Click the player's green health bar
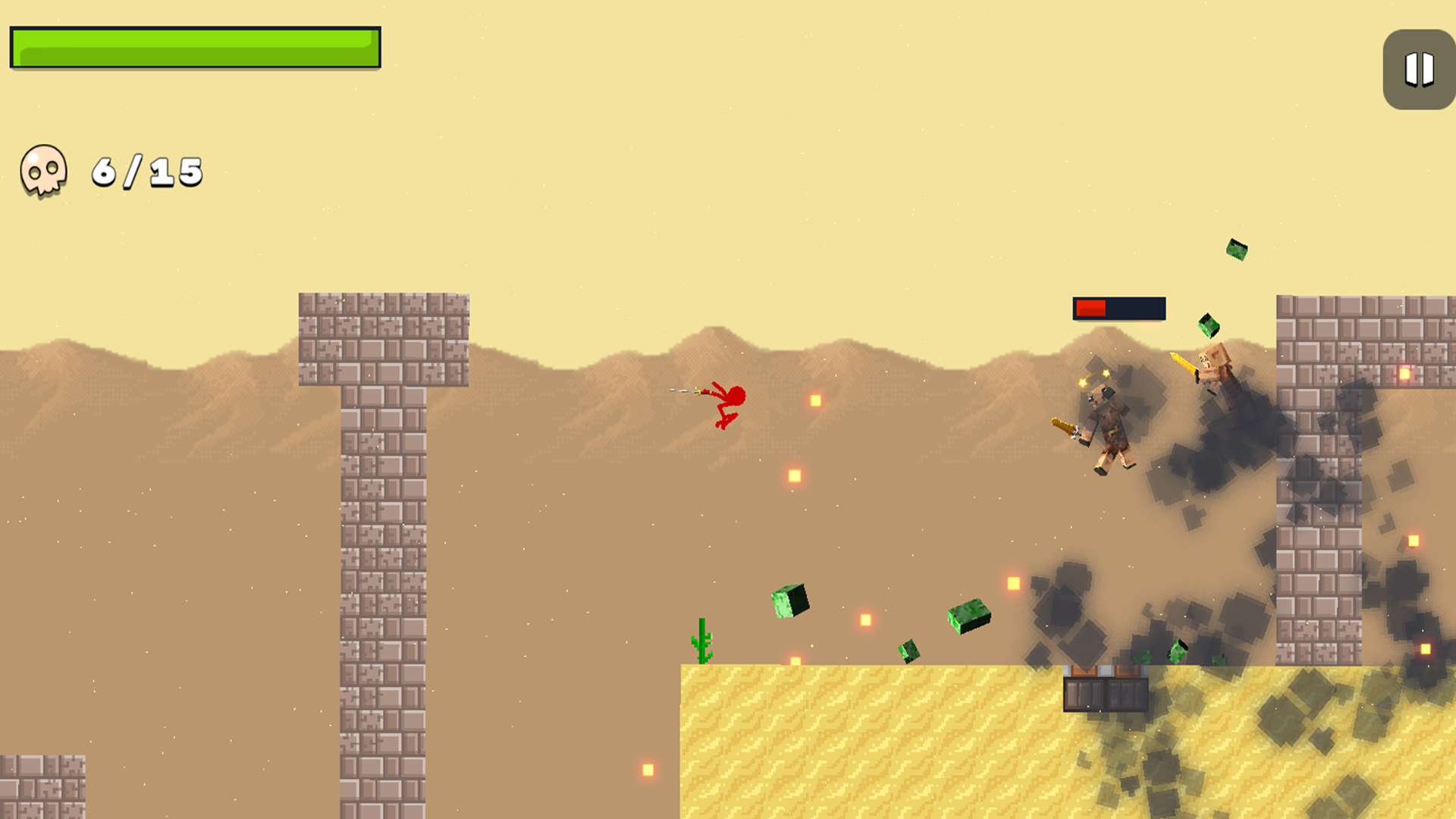 [x=193, y=47]
